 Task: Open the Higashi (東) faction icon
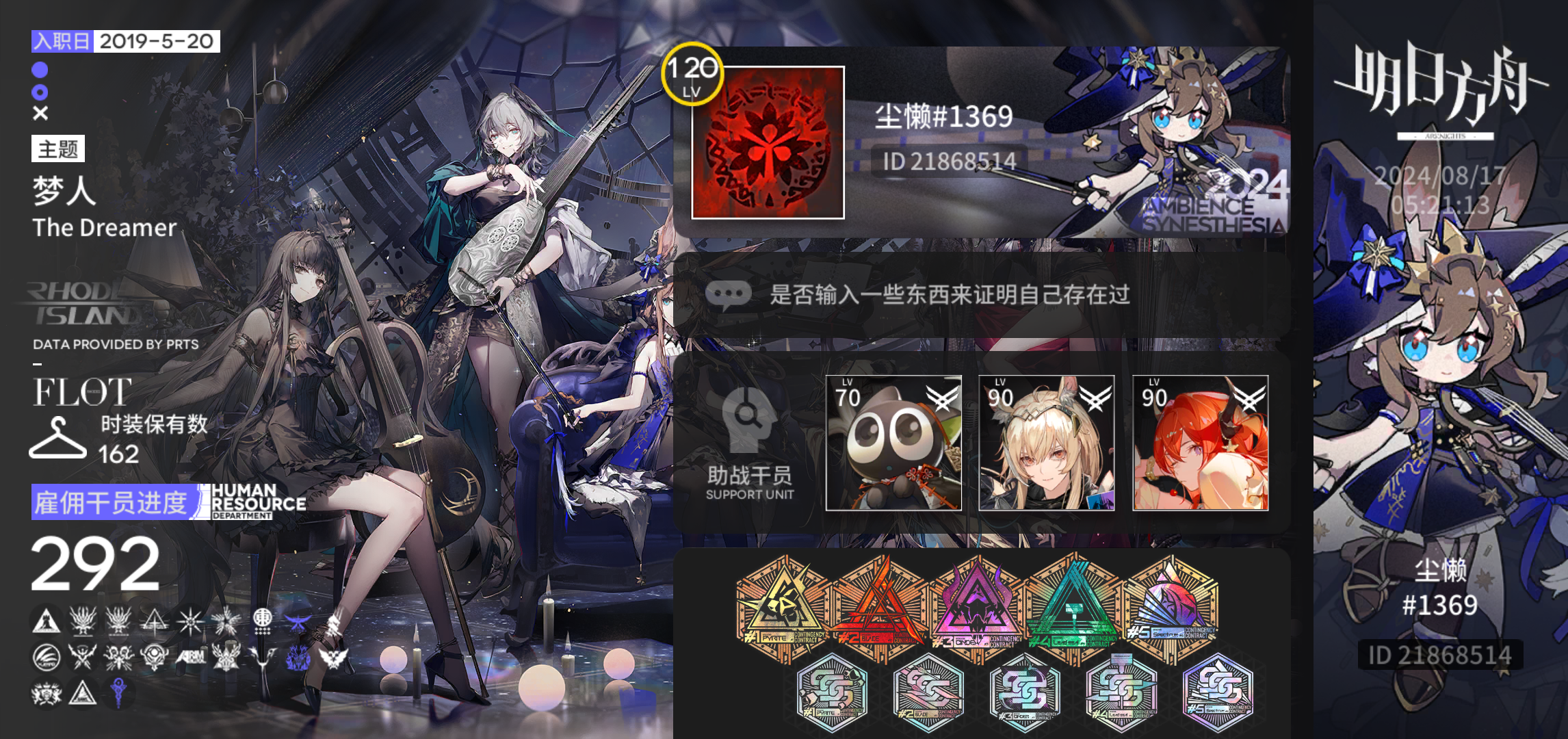pyautogui.click(x=263, y=623)
